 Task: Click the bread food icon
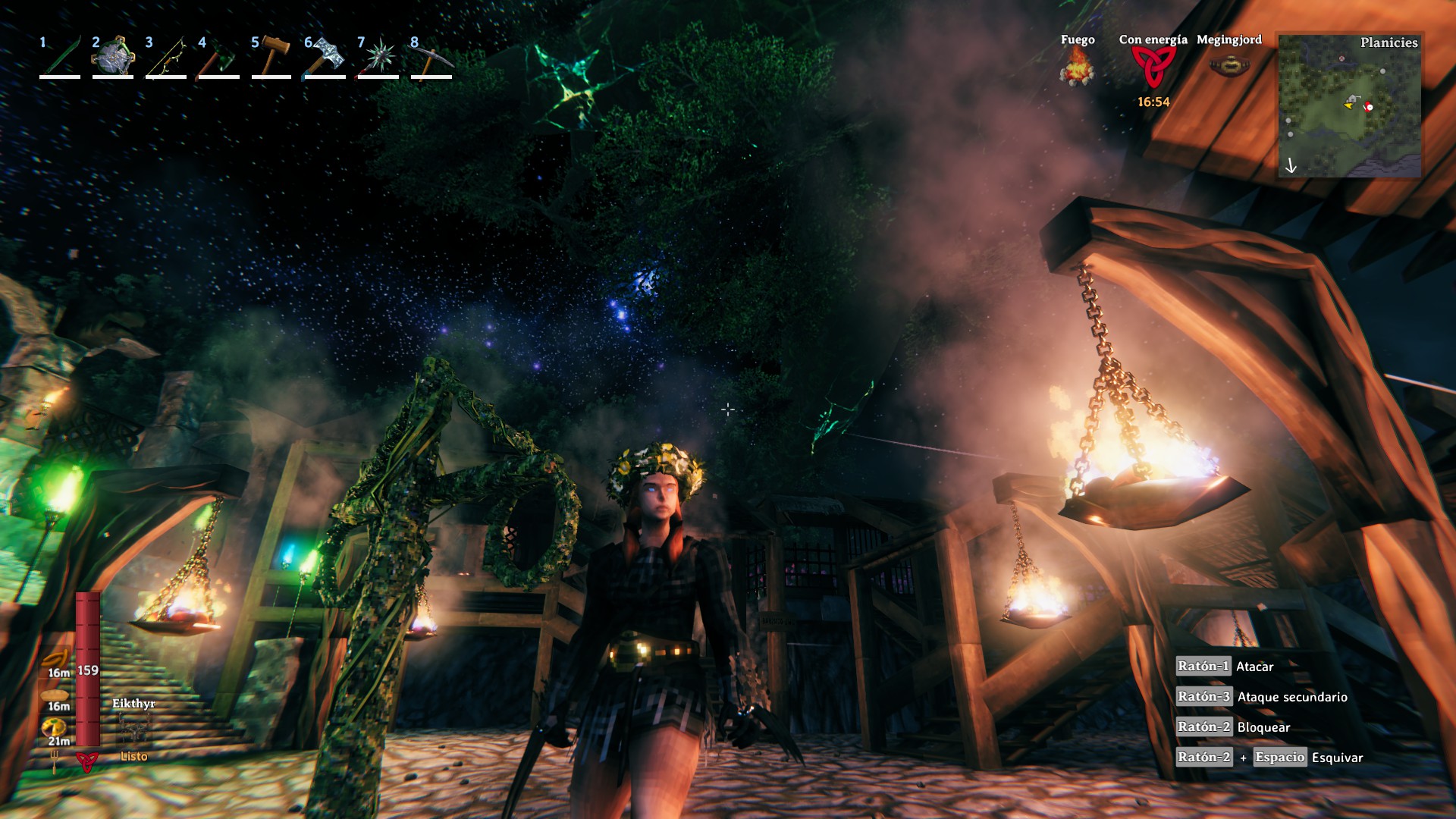55,694
